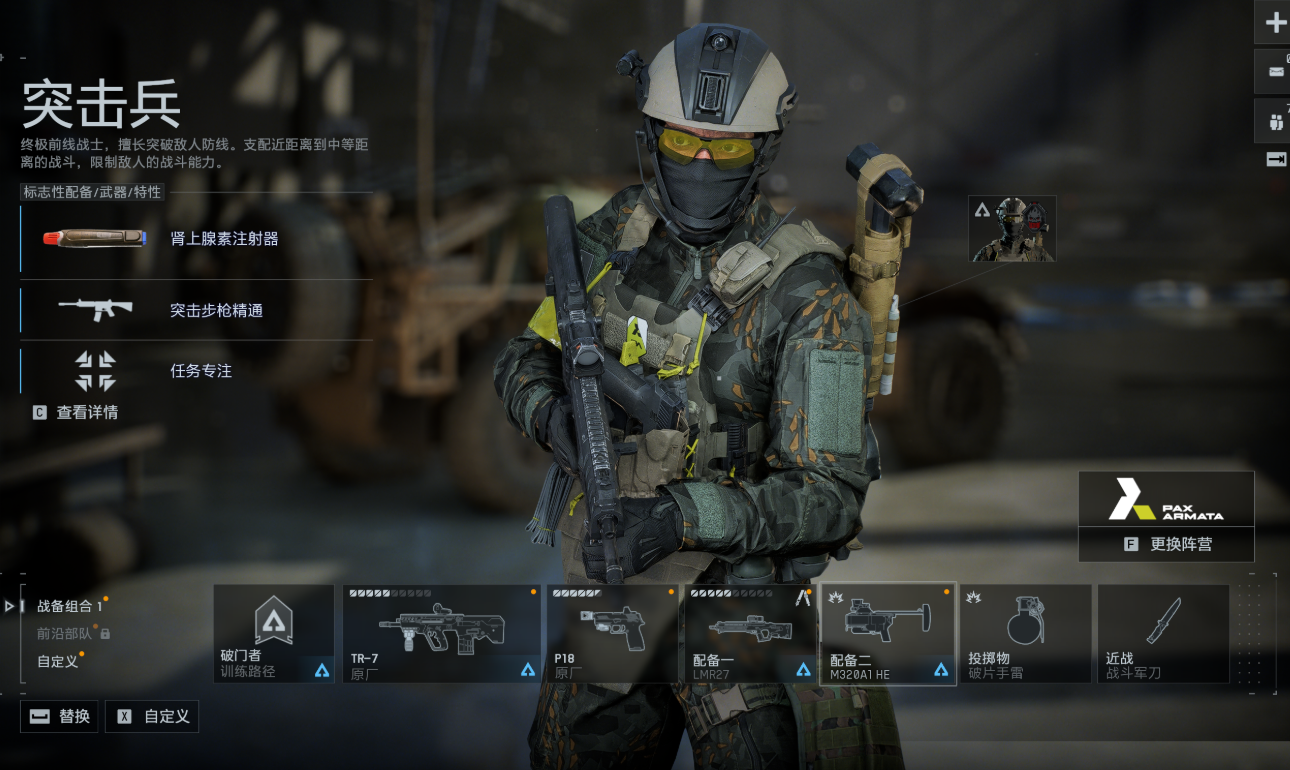The height and width of the screenshot is (770, 1290).
Task: Open the soldier skin thumbnail
Action: pos(1012,229)
